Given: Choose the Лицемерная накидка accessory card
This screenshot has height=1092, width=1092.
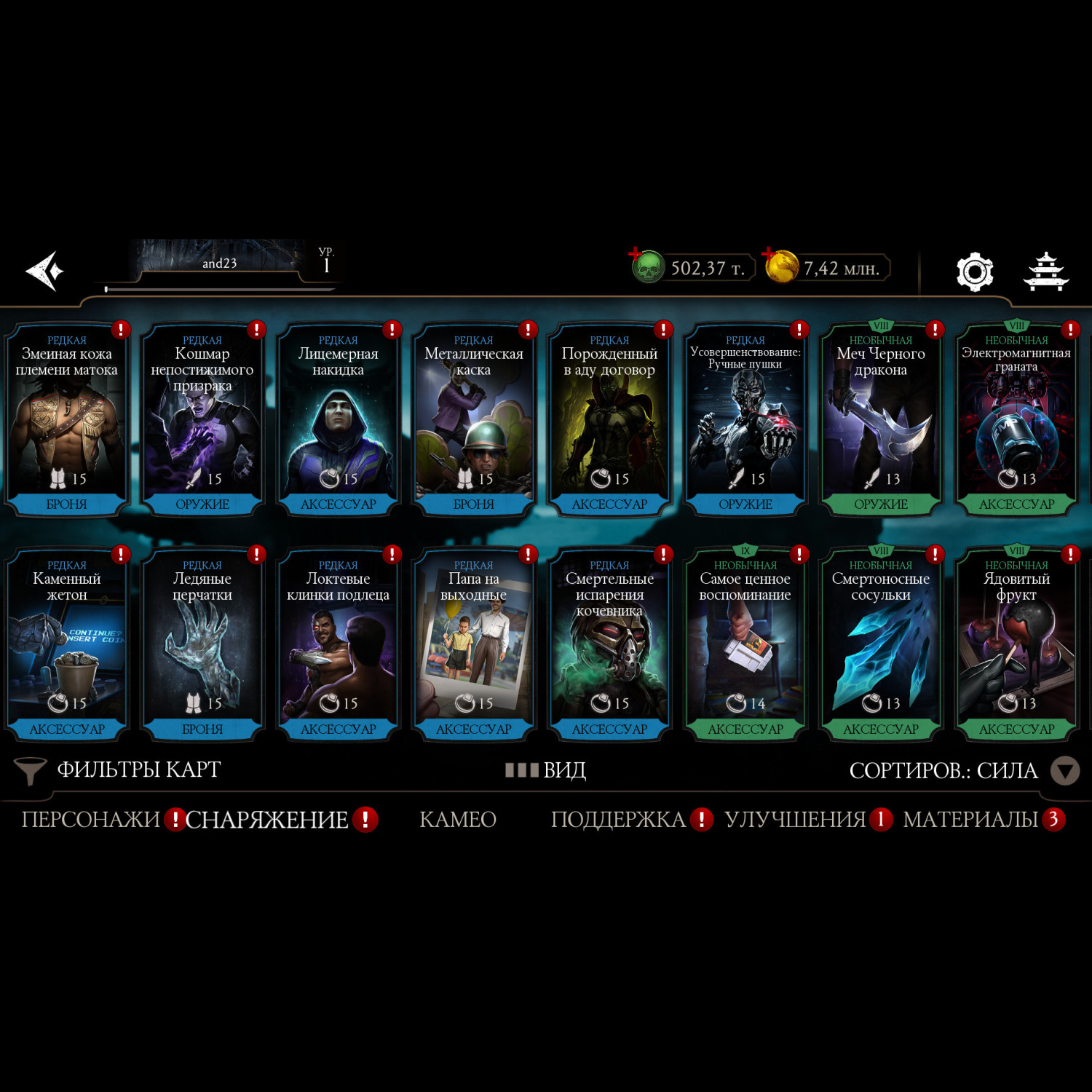Looking at the screenshot, I should (338, 419).
